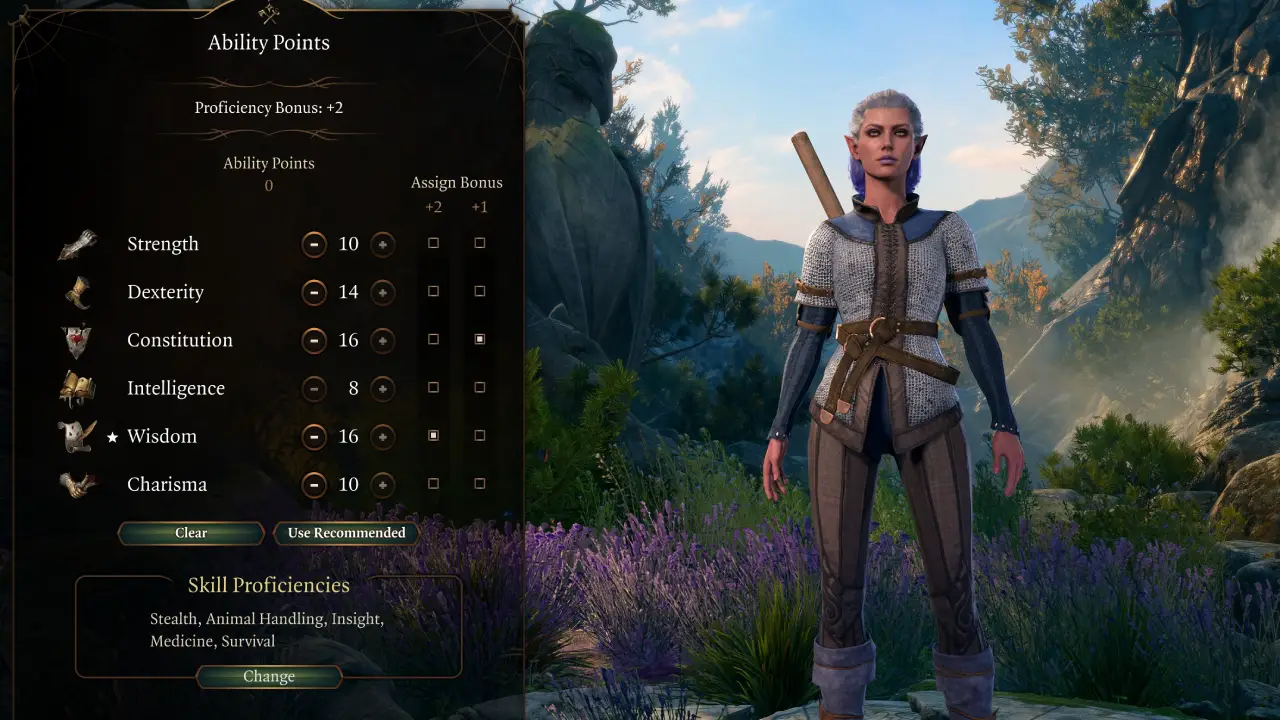
Task: Assign the +2 bonus to Strength
Action: point(433,242)
